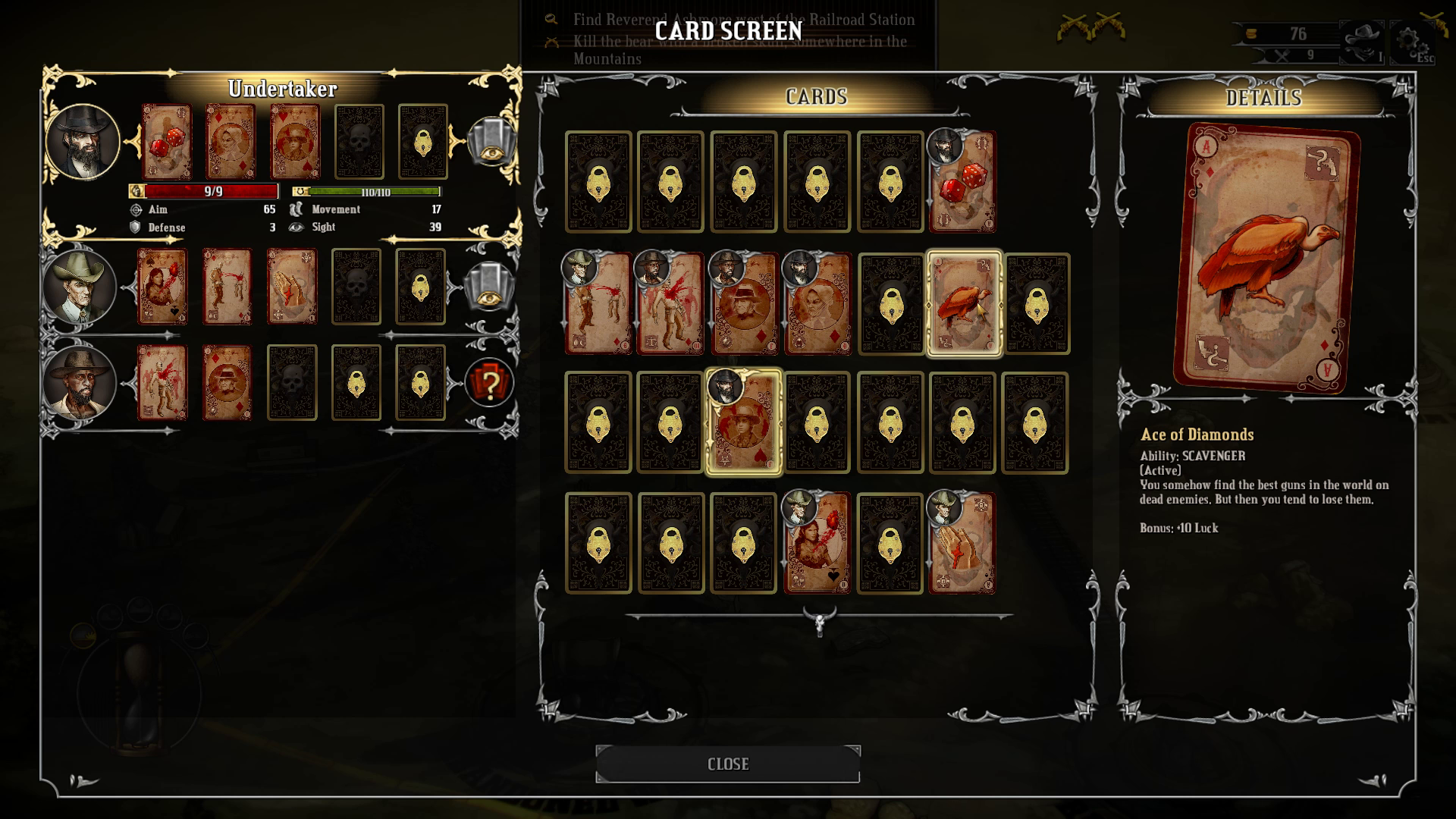Click the dice card in Undertaker's hand
This screenshot has height=819, width=1456.
(x=167, y=142)
